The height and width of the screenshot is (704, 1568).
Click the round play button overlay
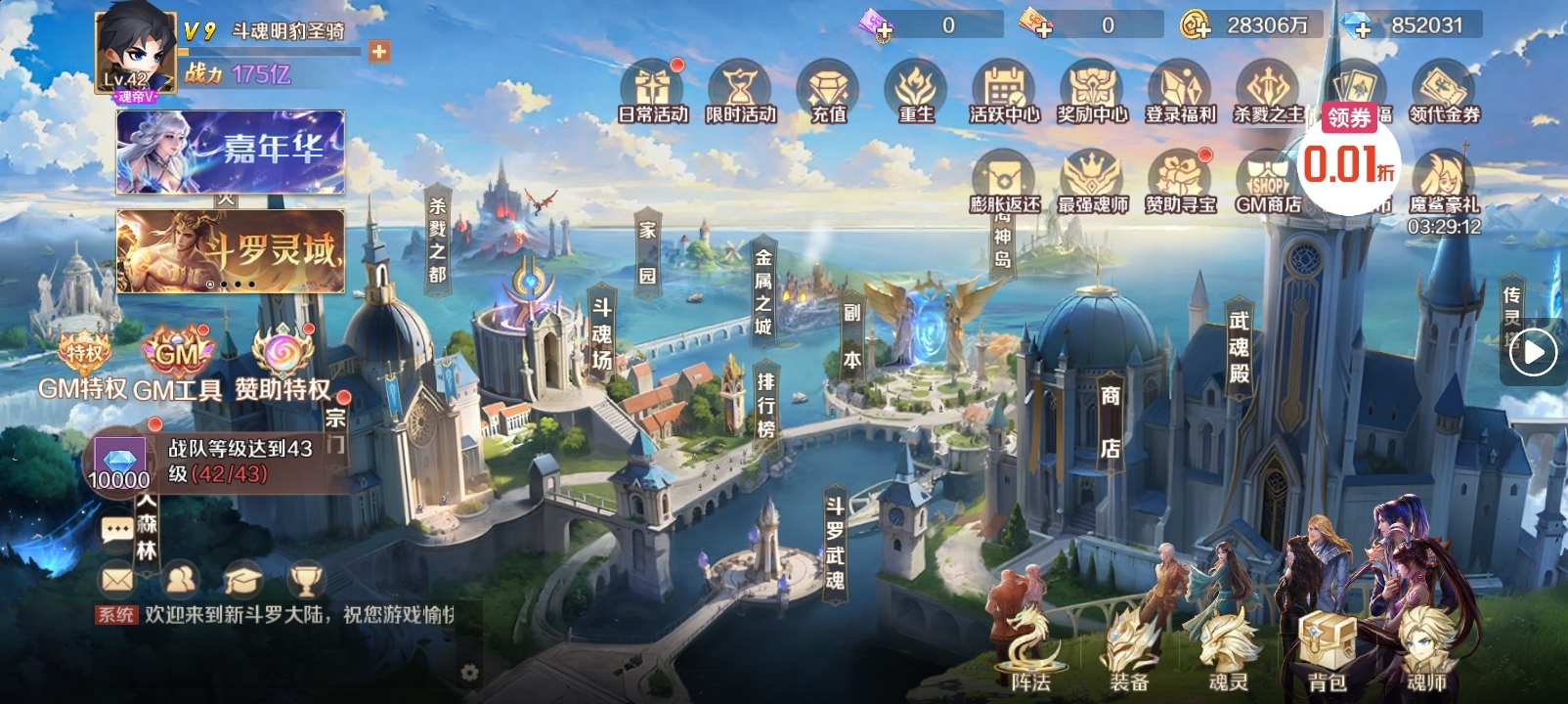tap(1532, 352)
